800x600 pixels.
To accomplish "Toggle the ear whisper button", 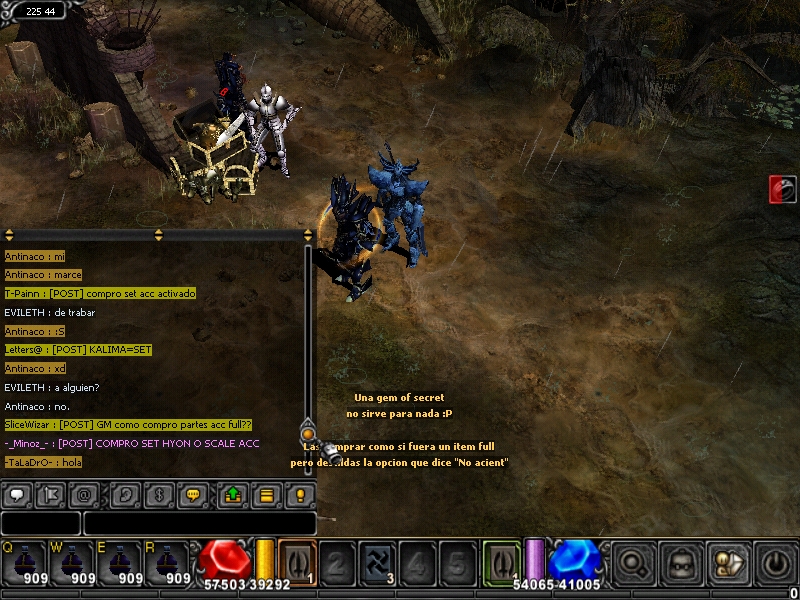I will pyautogui.click(x=125, y=494).
